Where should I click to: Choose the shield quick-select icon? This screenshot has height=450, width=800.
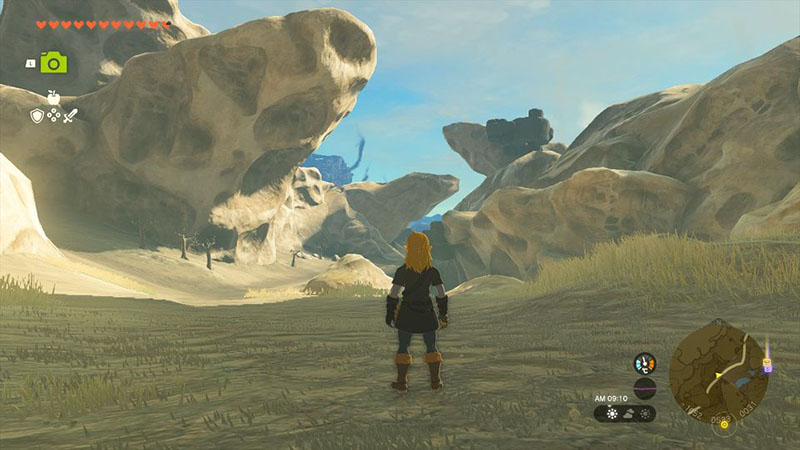(38, 116)
